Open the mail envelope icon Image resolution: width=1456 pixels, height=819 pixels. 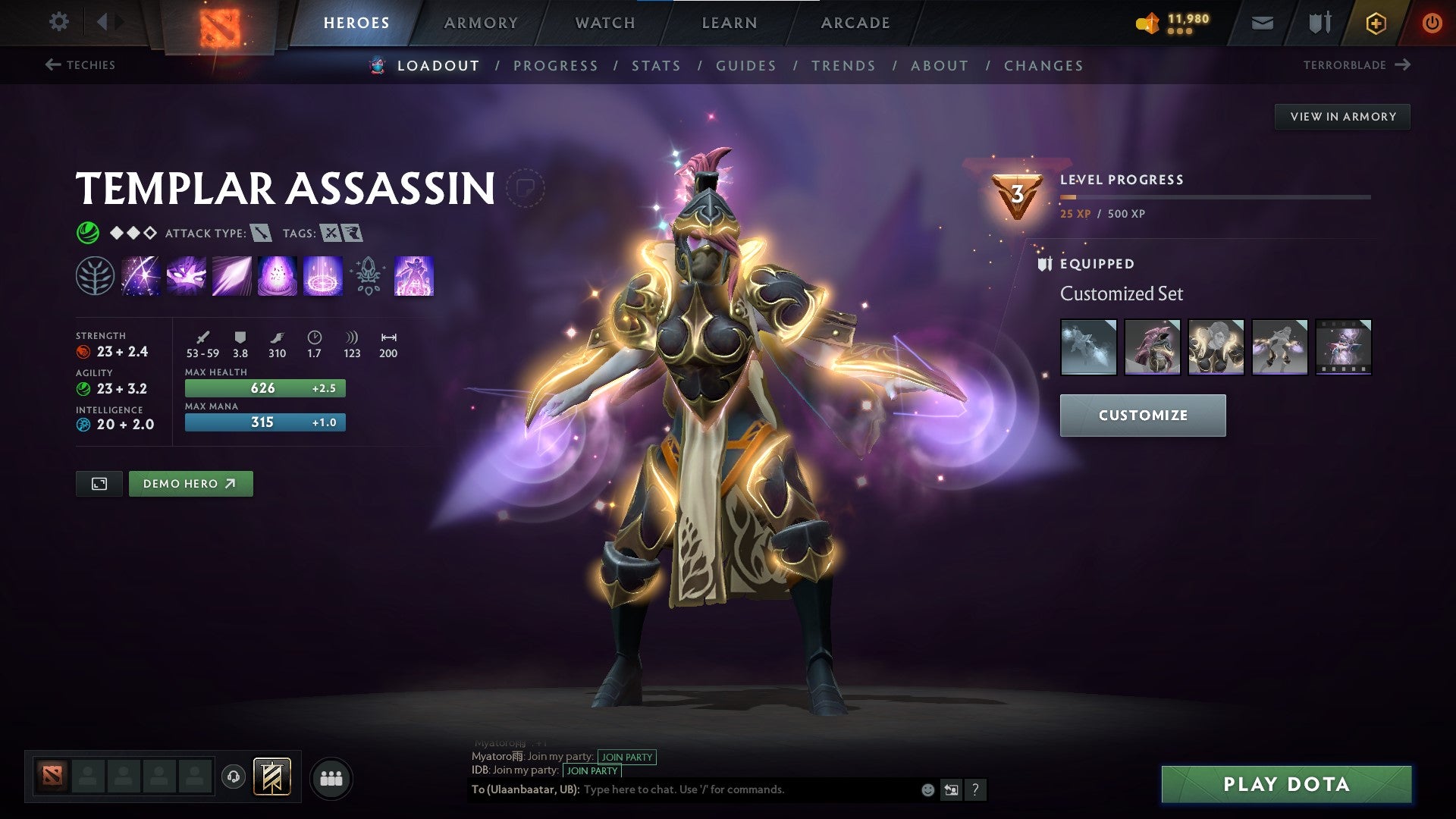point(1261,23)
